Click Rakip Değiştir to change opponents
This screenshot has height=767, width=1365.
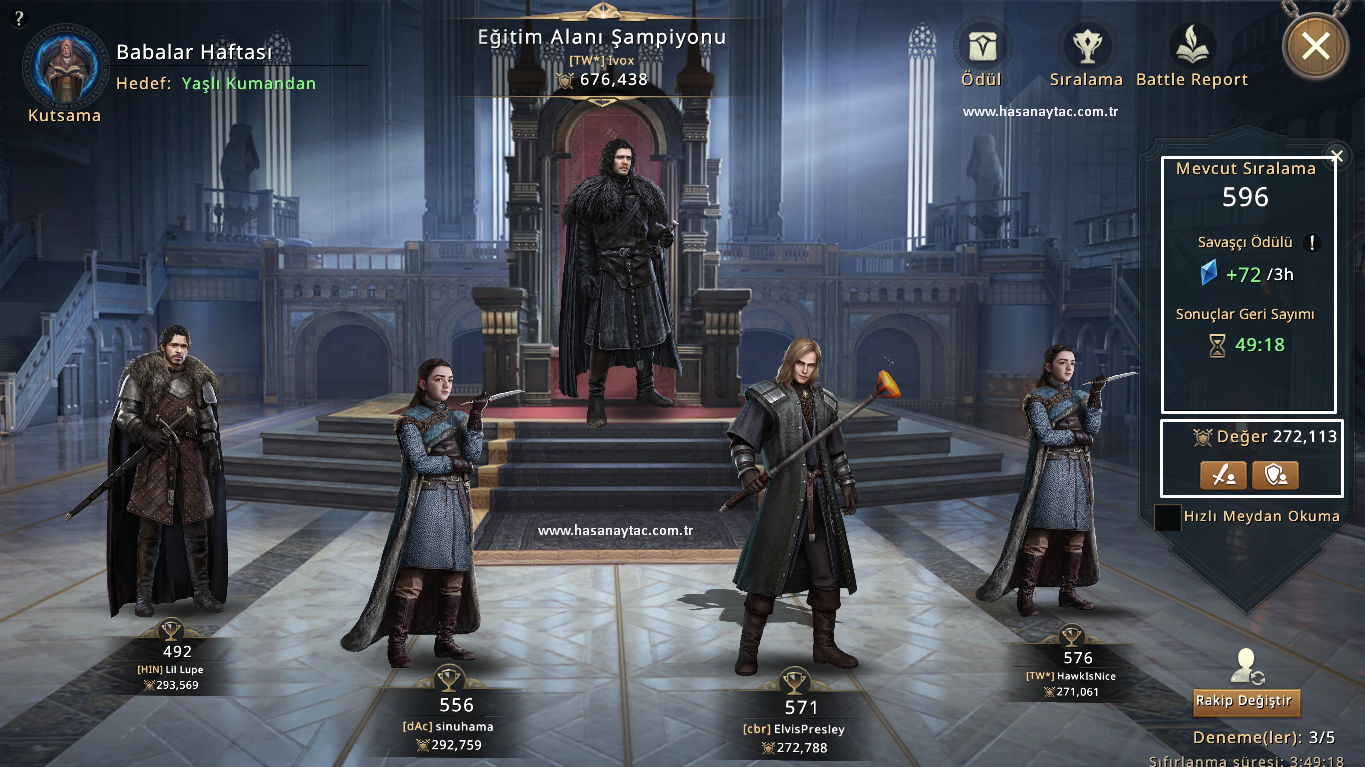click(x=1246, y=701)
